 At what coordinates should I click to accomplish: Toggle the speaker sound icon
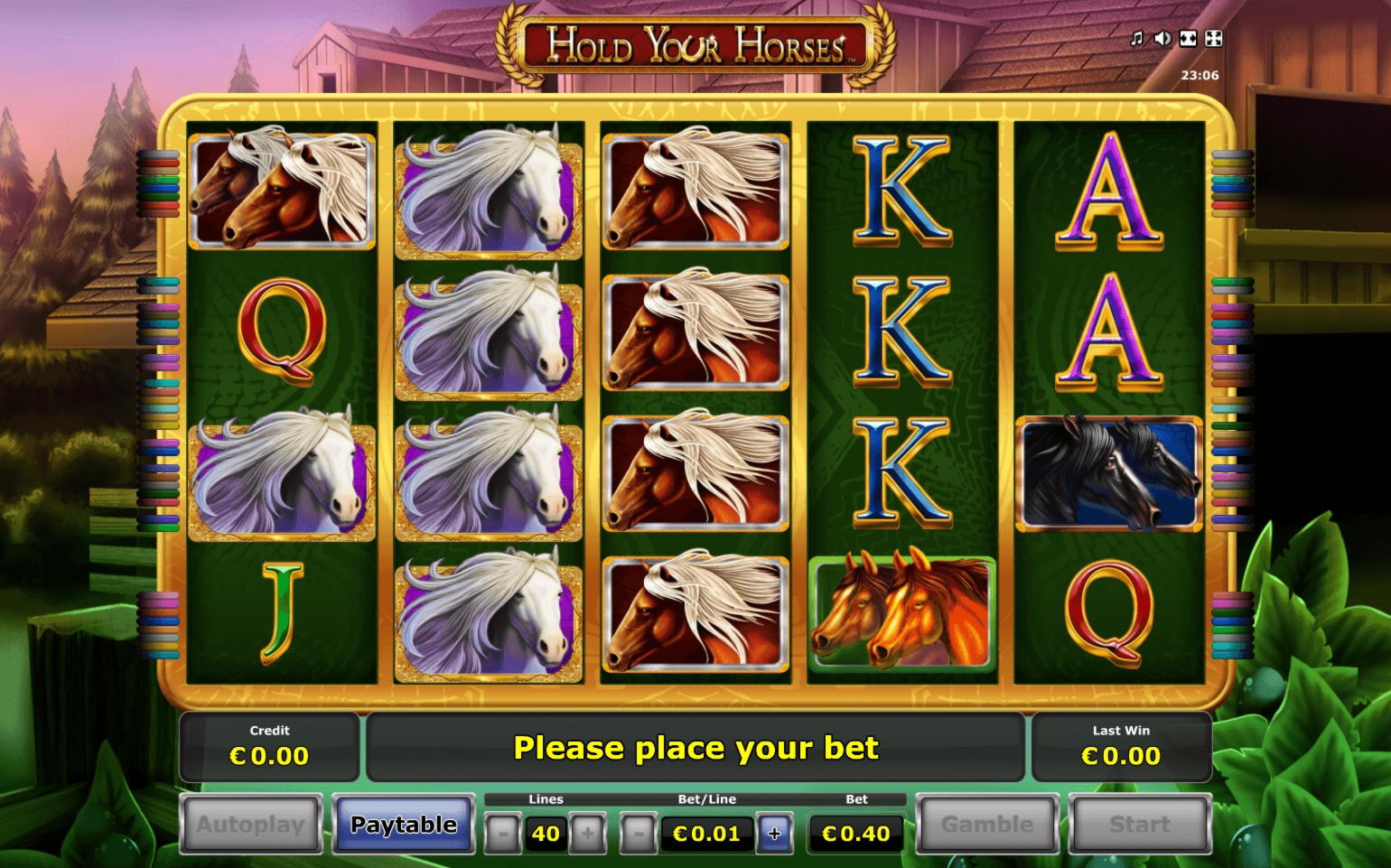(1162, 38)
